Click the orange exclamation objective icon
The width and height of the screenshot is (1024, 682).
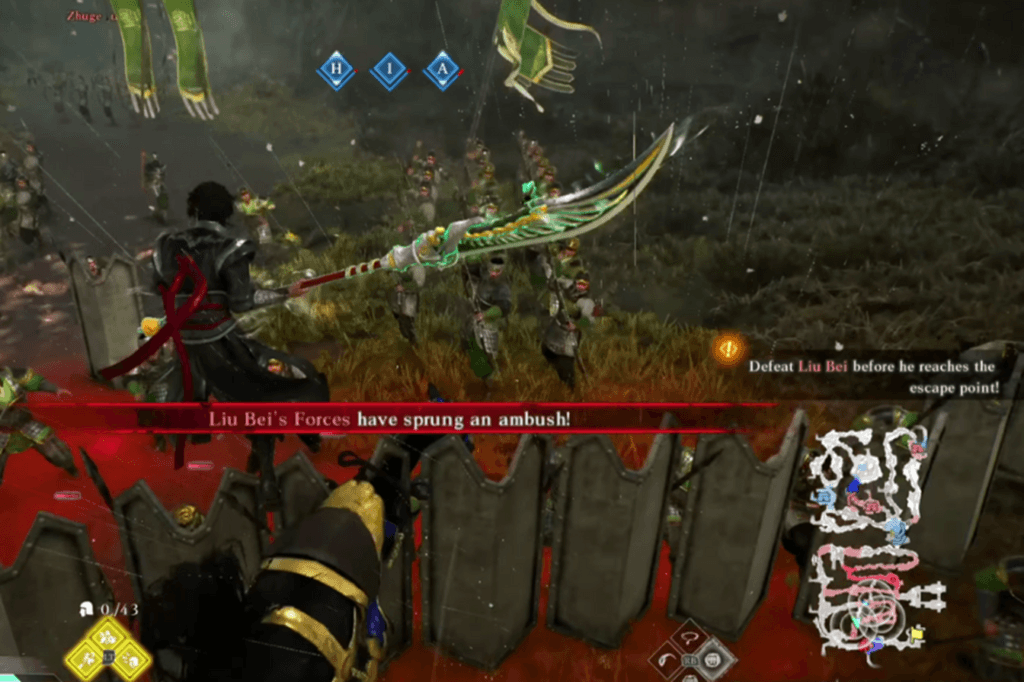tap(728, 349)
